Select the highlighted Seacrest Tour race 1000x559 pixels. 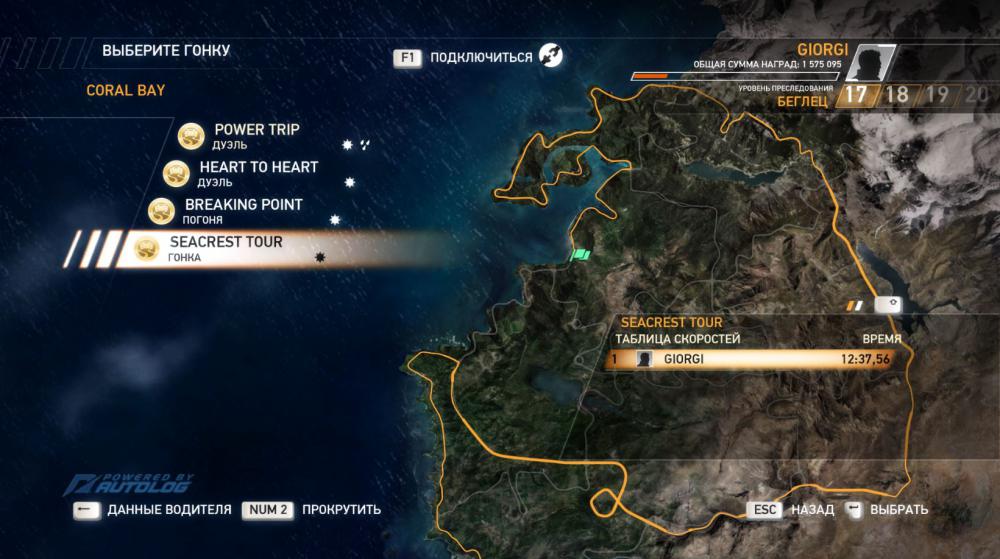[226, 248]
